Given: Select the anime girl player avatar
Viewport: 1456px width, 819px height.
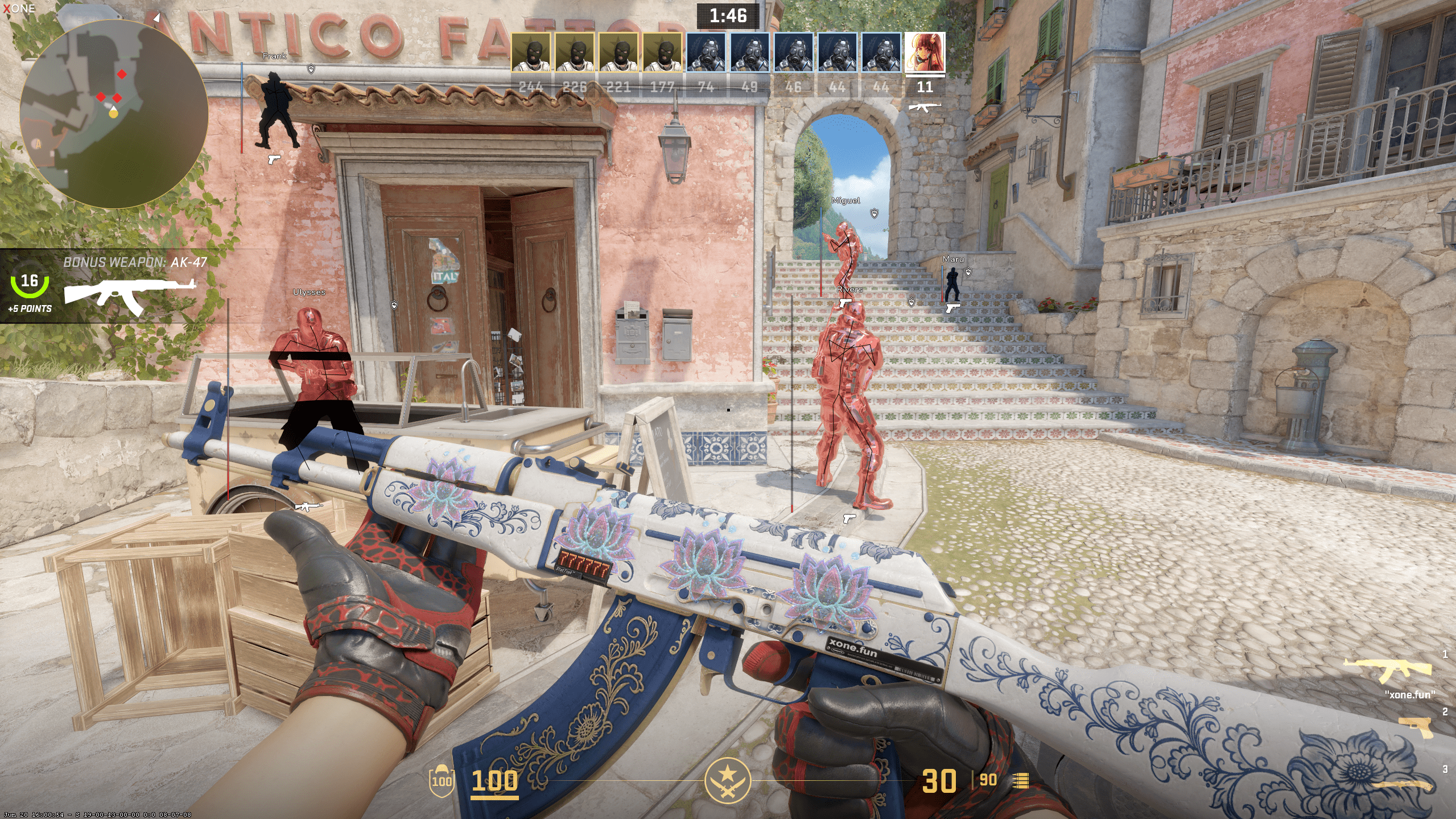Looking at the screenshot, I should pos(925,52).
